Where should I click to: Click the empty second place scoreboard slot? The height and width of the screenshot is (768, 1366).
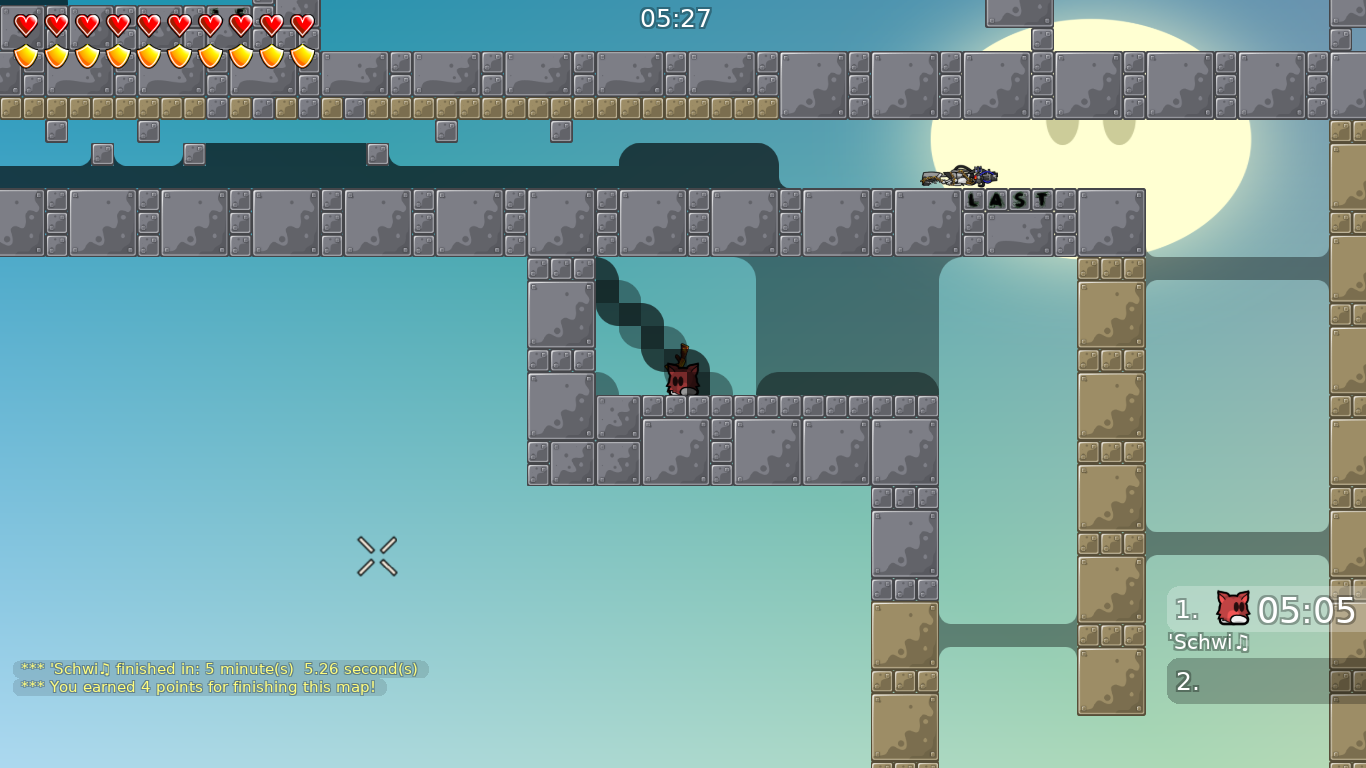pos(1260,679)
